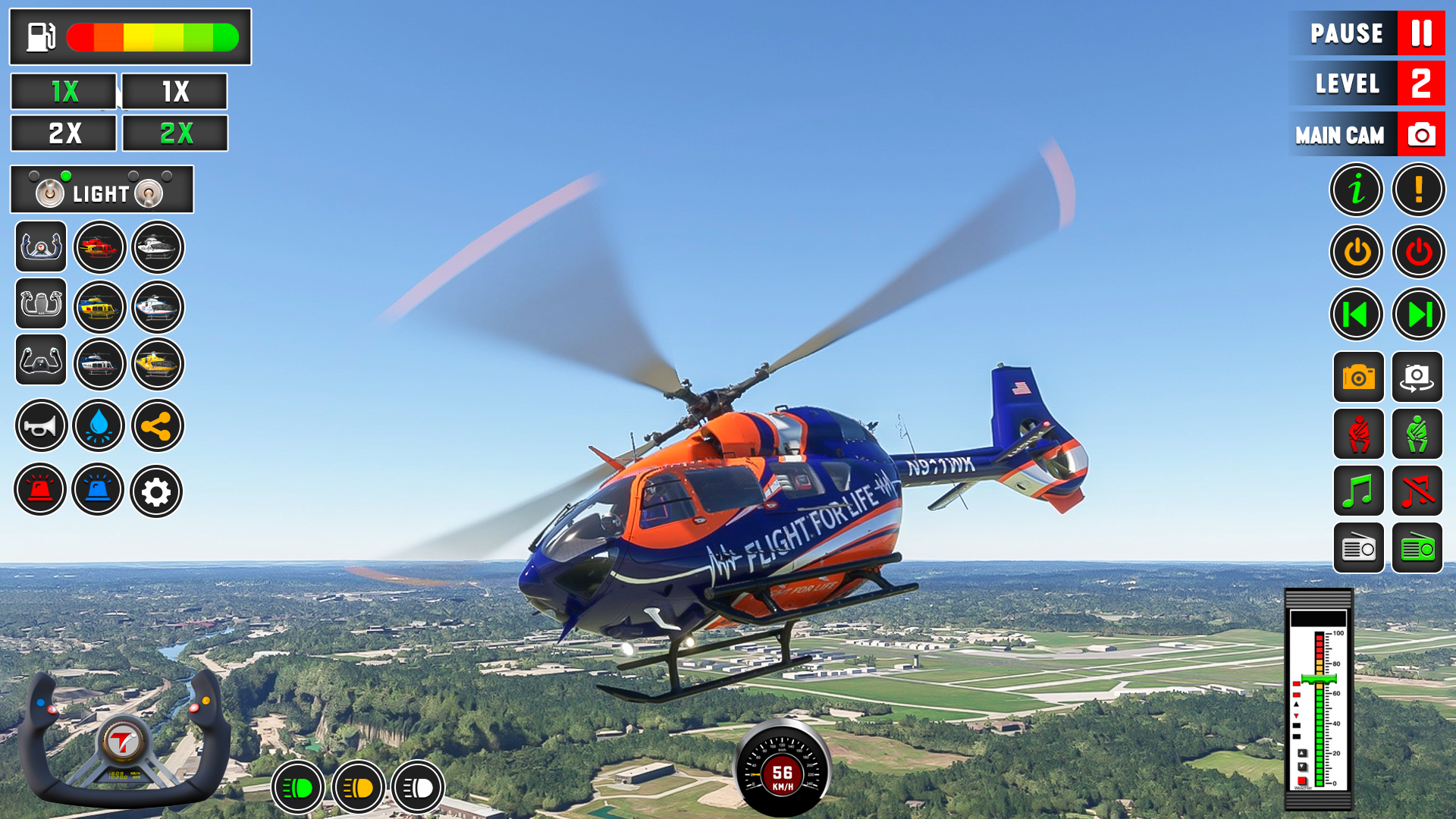Fasten seatbelt with green seatbelt icon
This screenshot has width=1456, height=819.
[1417, 434]
